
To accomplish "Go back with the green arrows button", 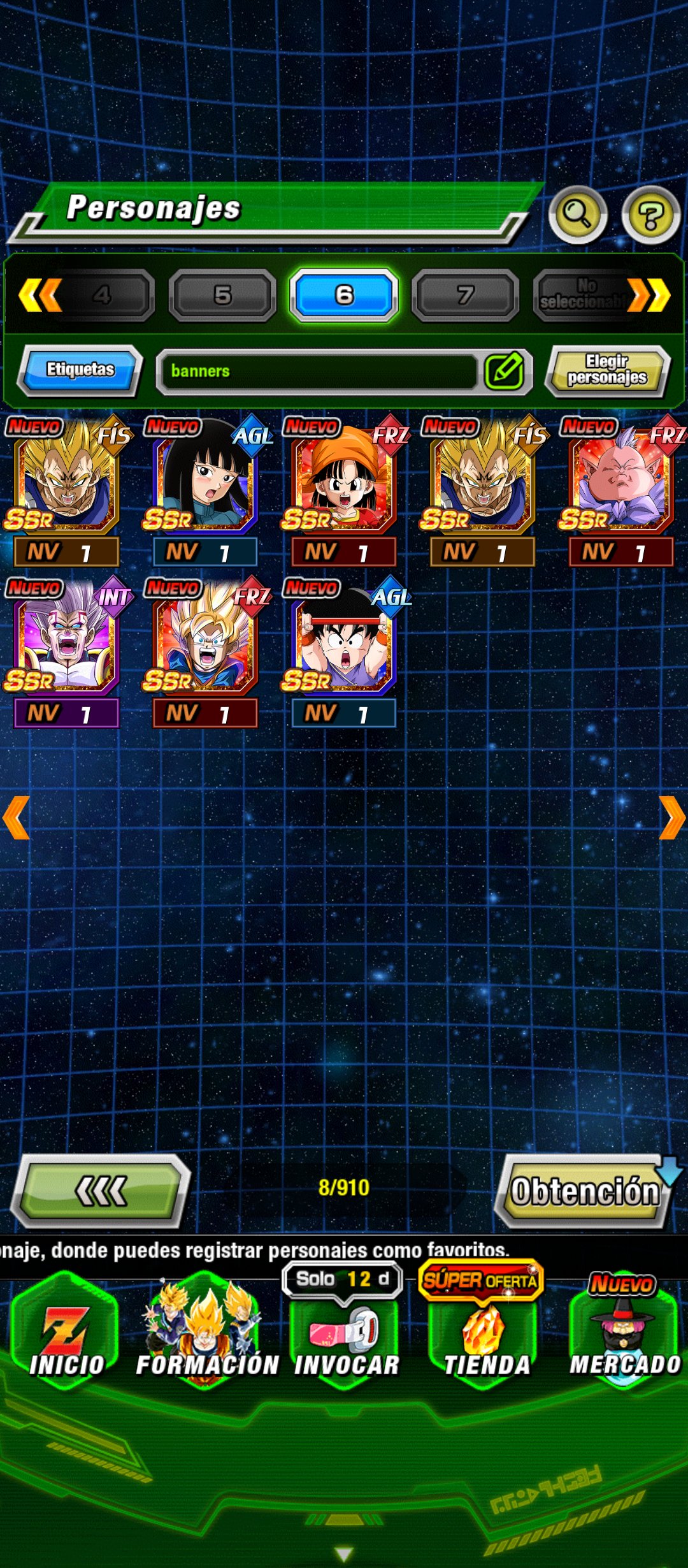I will coord(101,1191).
